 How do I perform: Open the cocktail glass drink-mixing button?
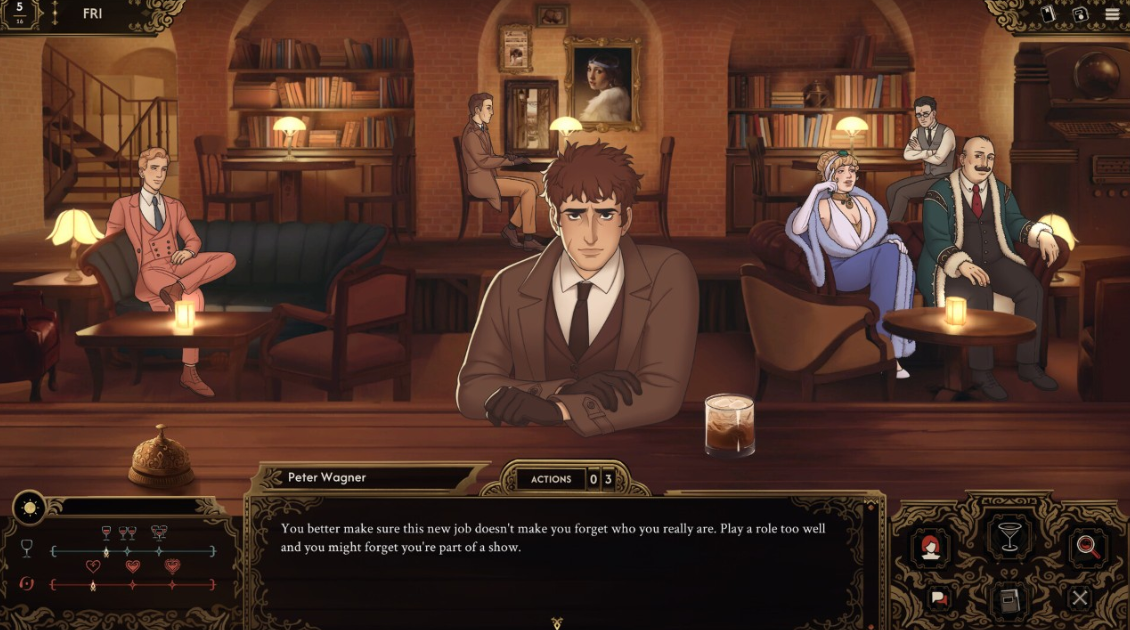click(1008, 536)
